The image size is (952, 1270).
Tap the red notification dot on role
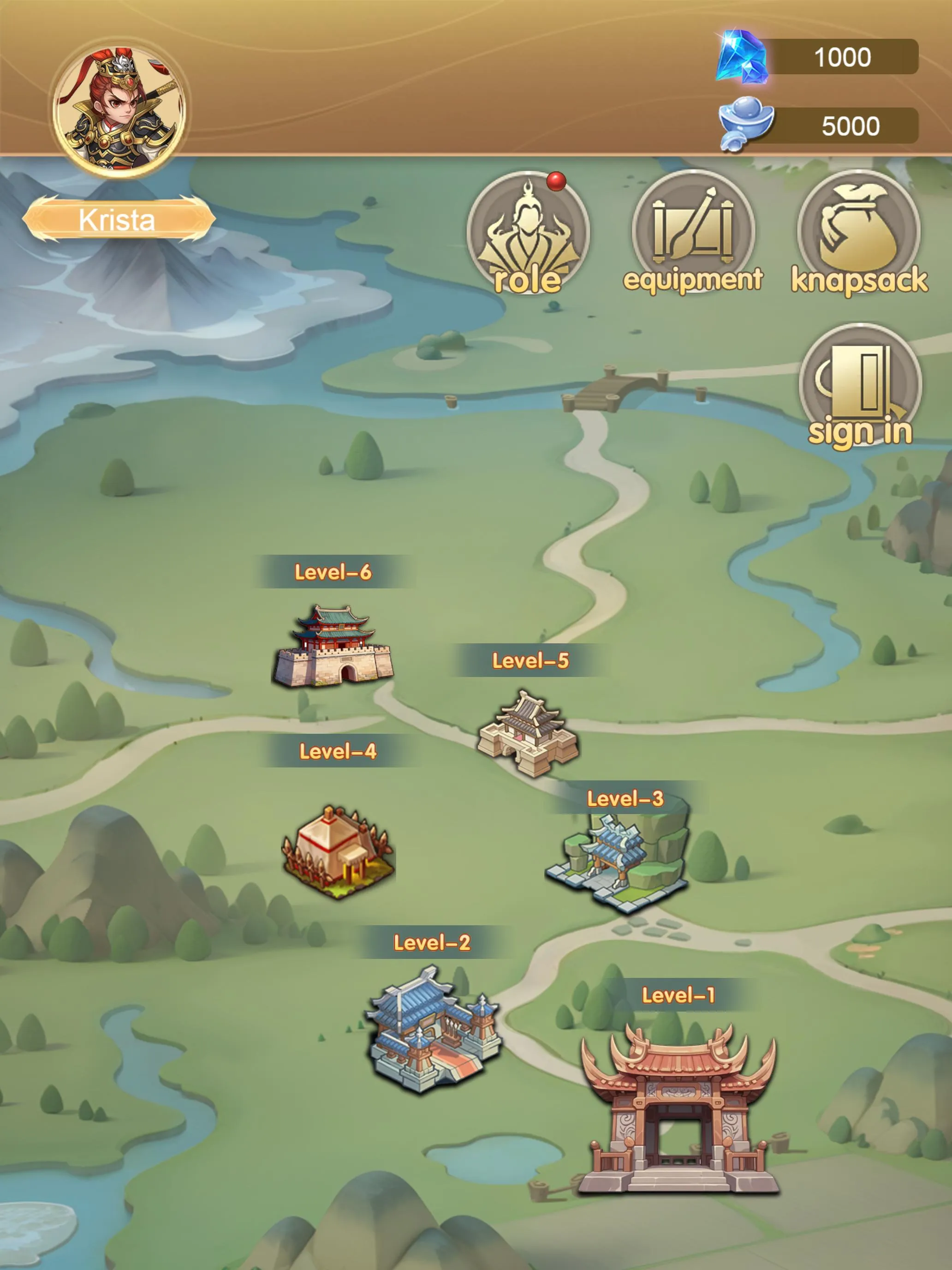pos(555,181)
